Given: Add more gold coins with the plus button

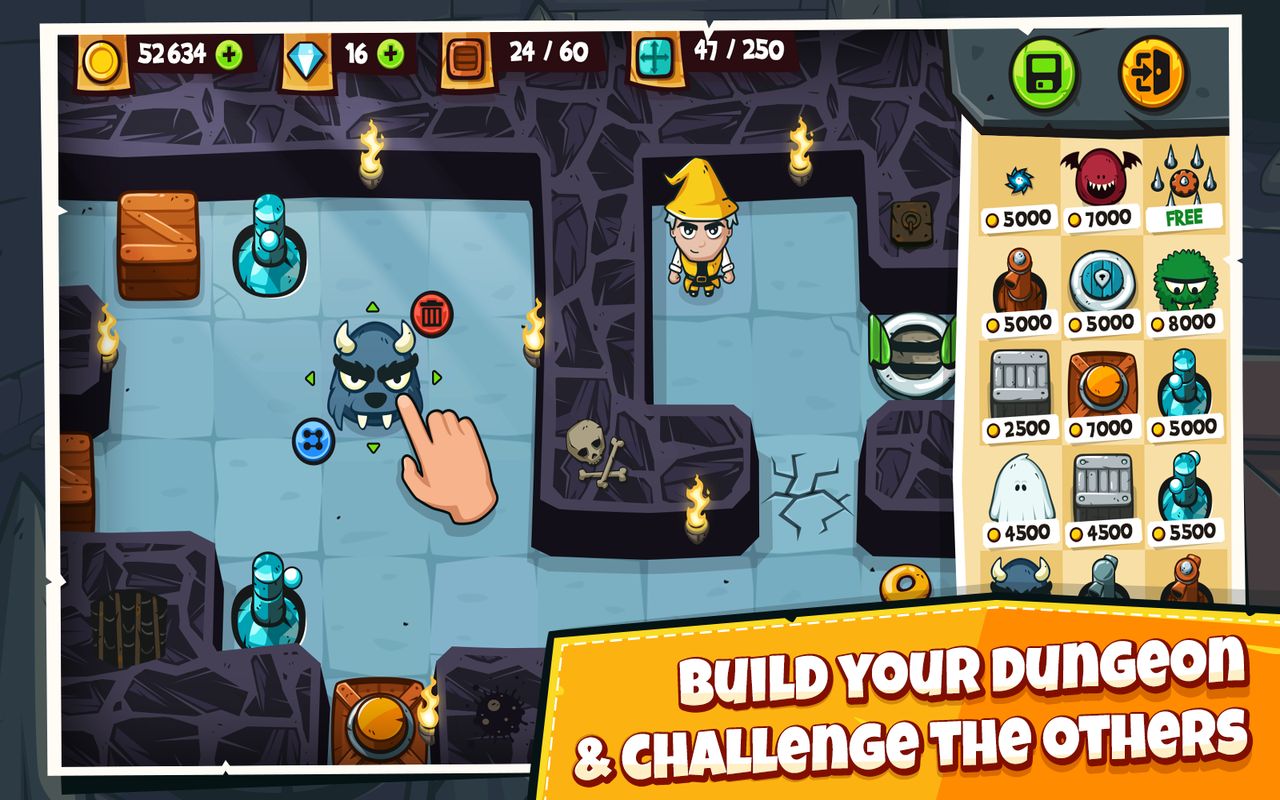Looking at the screenshot, I should point(229,54).
